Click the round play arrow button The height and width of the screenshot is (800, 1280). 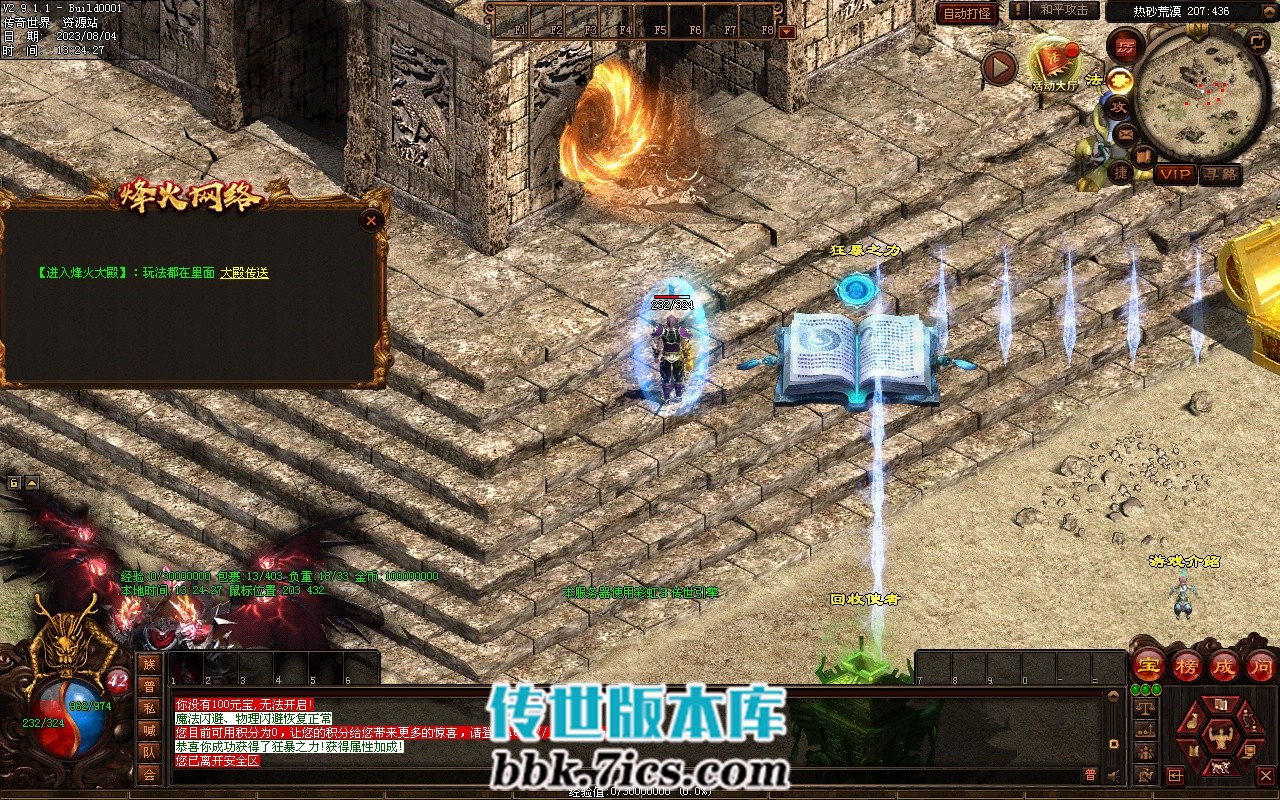[999, 67]
